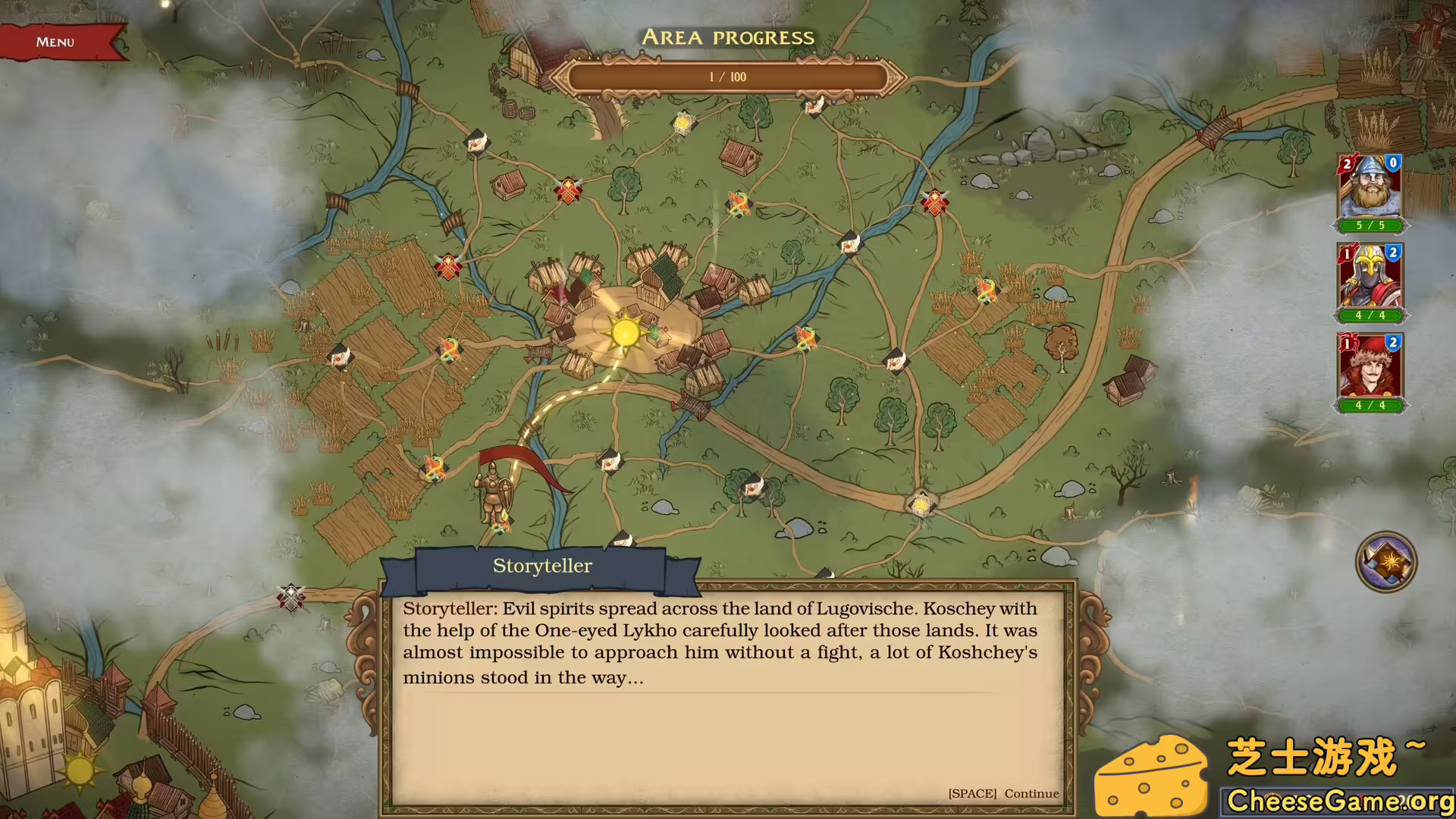The image size is (1456, 819).
Task: Select the bearded warrior hero card
Action: 1370,190
